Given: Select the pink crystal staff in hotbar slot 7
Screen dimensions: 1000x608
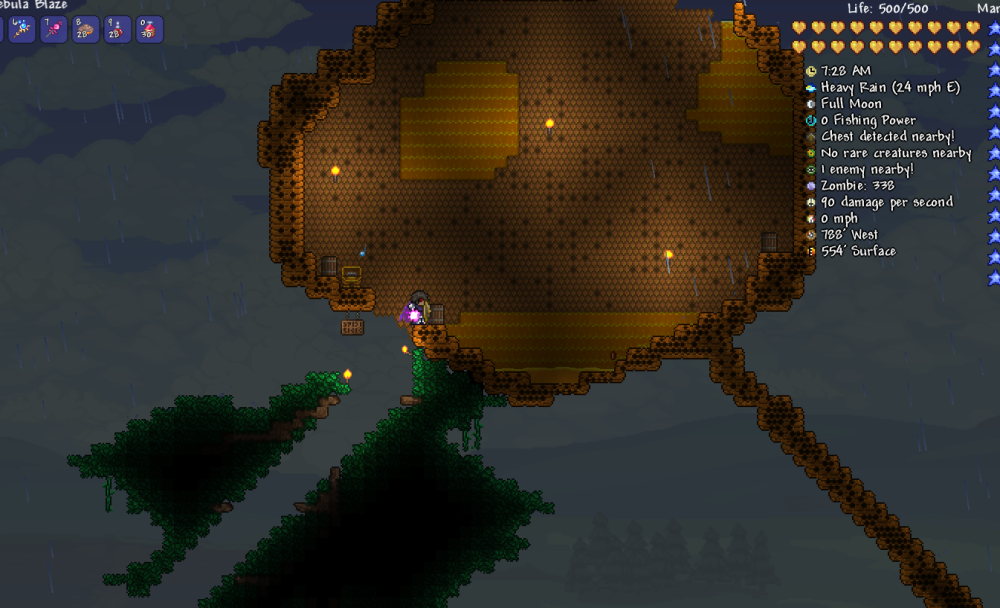Looking at the screenshot, I should click(x=53, y=29).
